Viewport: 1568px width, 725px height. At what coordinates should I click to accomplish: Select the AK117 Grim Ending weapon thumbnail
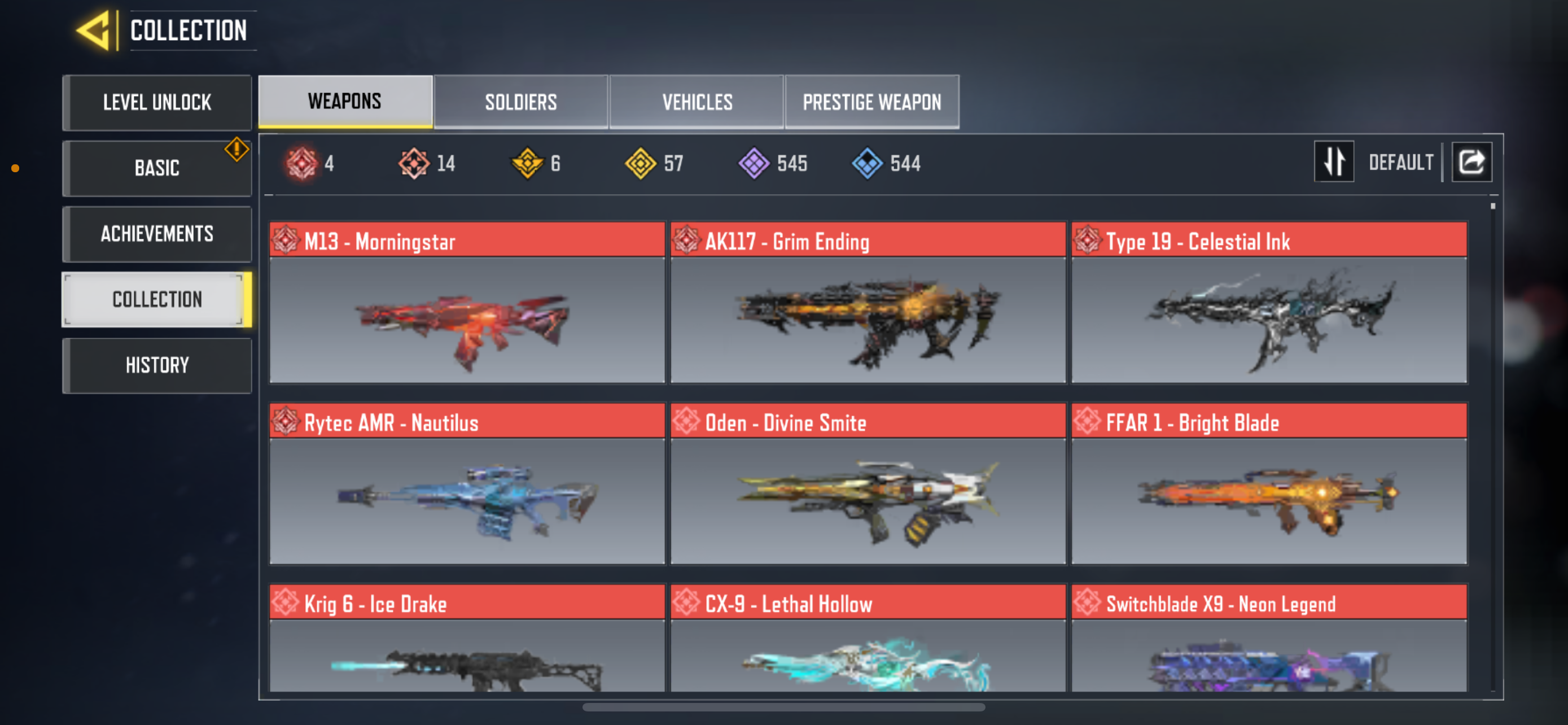click(x=869, y=320)
